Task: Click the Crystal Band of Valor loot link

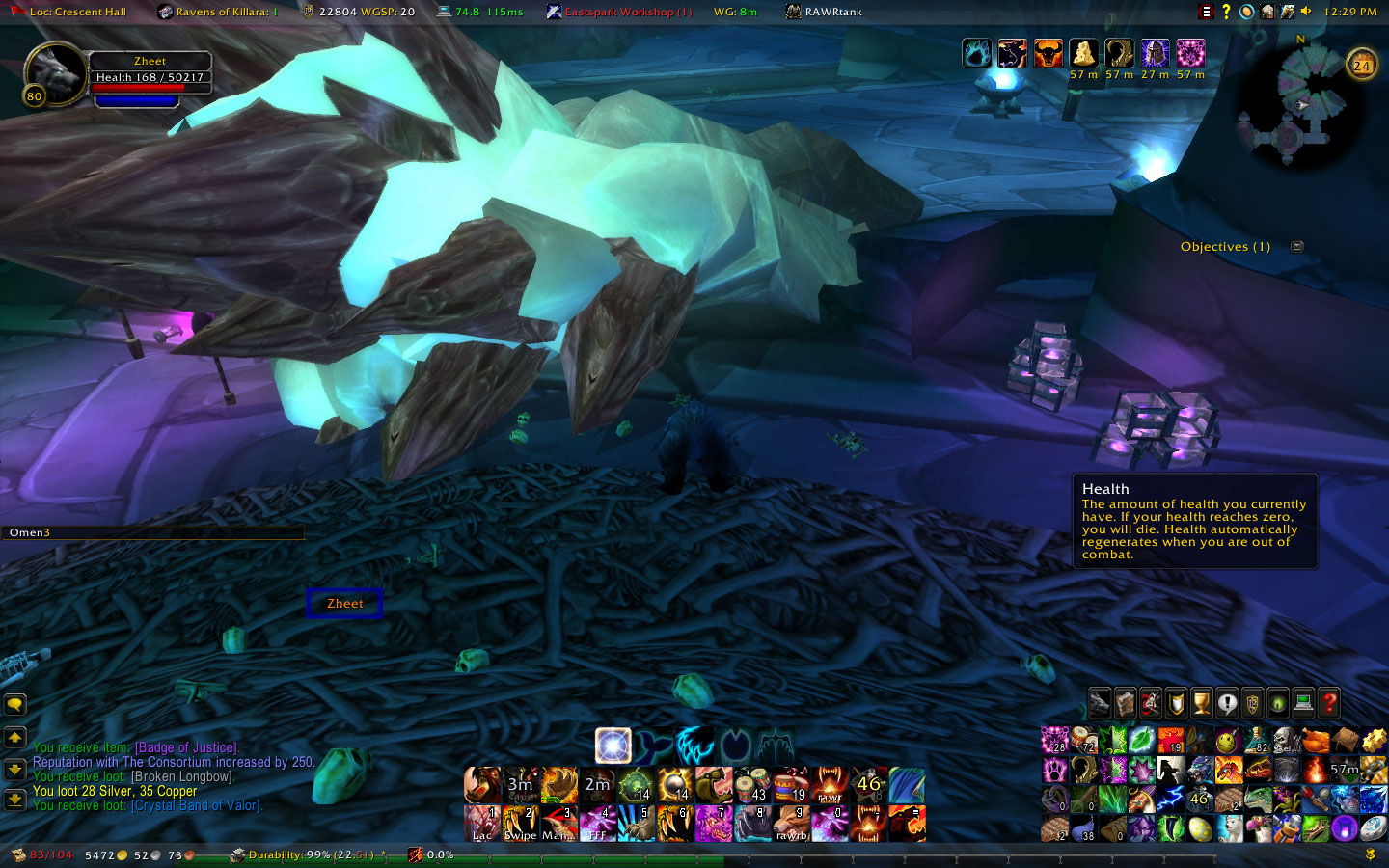Action: [195, 805]
